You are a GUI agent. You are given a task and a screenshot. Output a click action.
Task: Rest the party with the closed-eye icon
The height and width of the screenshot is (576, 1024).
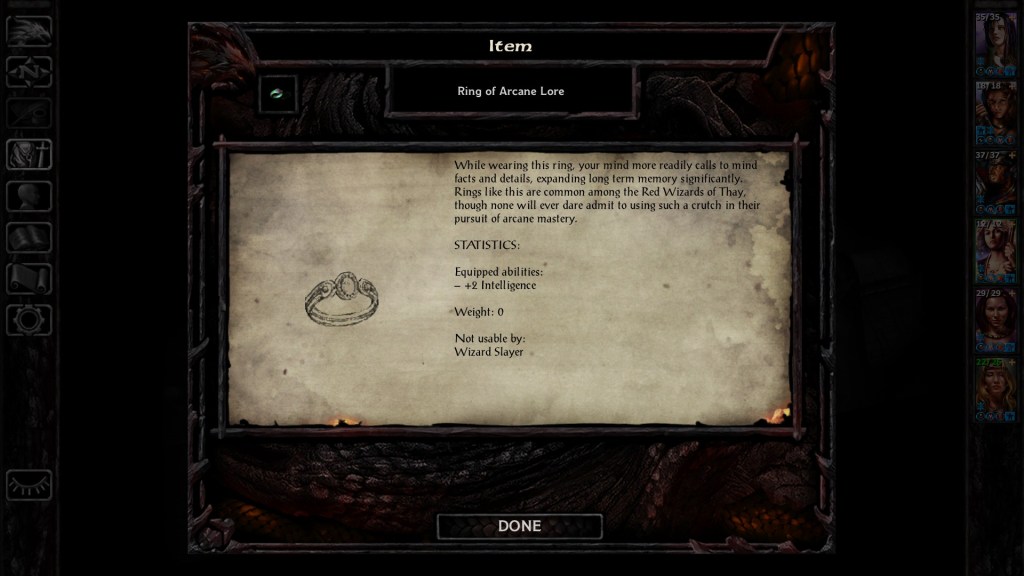tap(29, 485)
